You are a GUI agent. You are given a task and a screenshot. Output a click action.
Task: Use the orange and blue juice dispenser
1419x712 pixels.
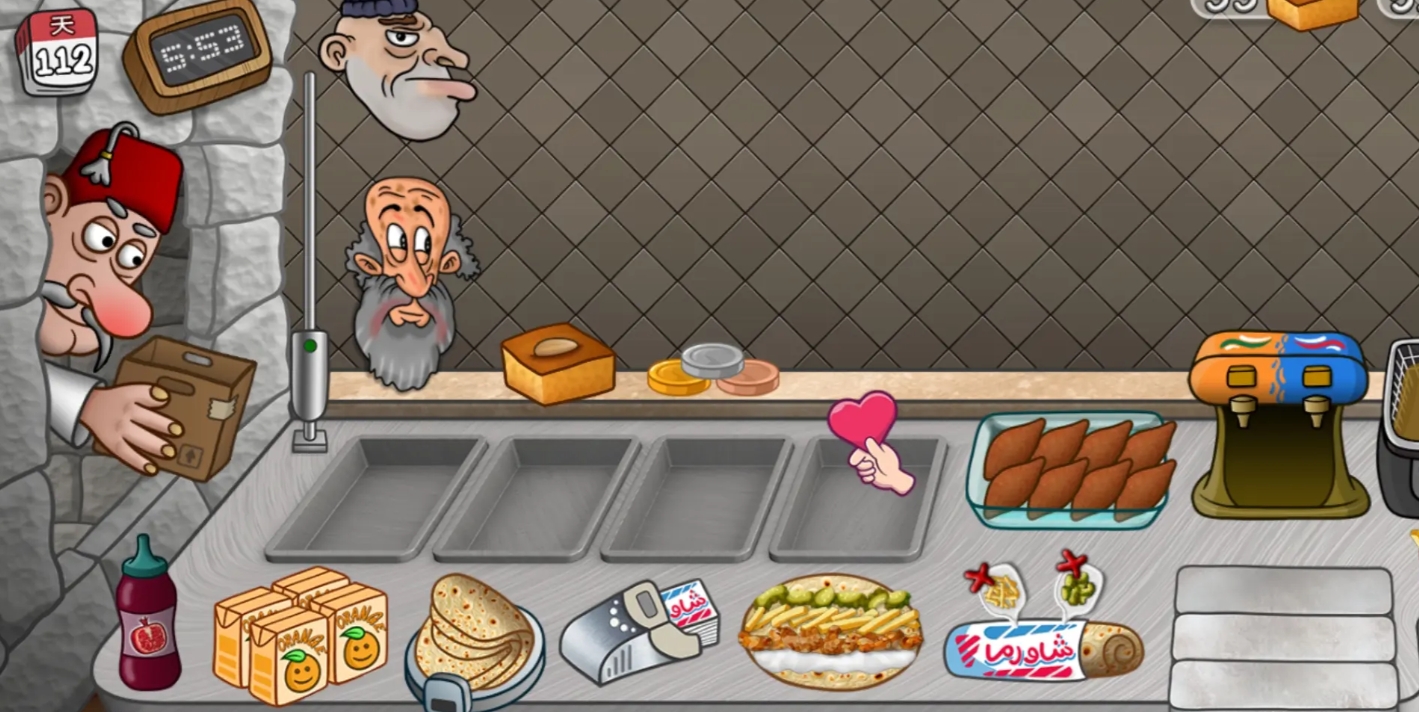(x=1278, y=422)
